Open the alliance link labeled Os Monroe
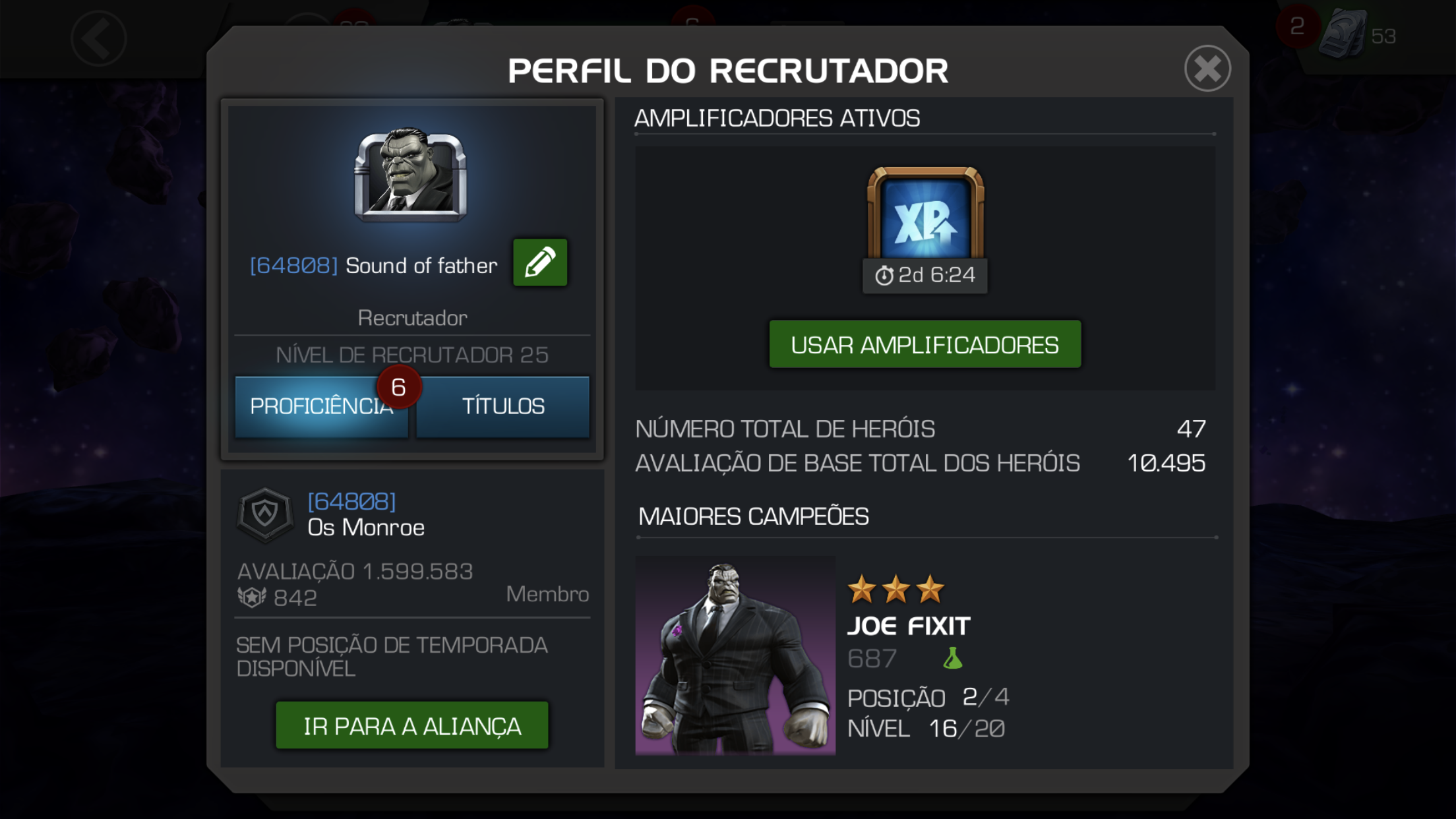The height and width of the screenshot is (819, 1456). click(366, 527)
